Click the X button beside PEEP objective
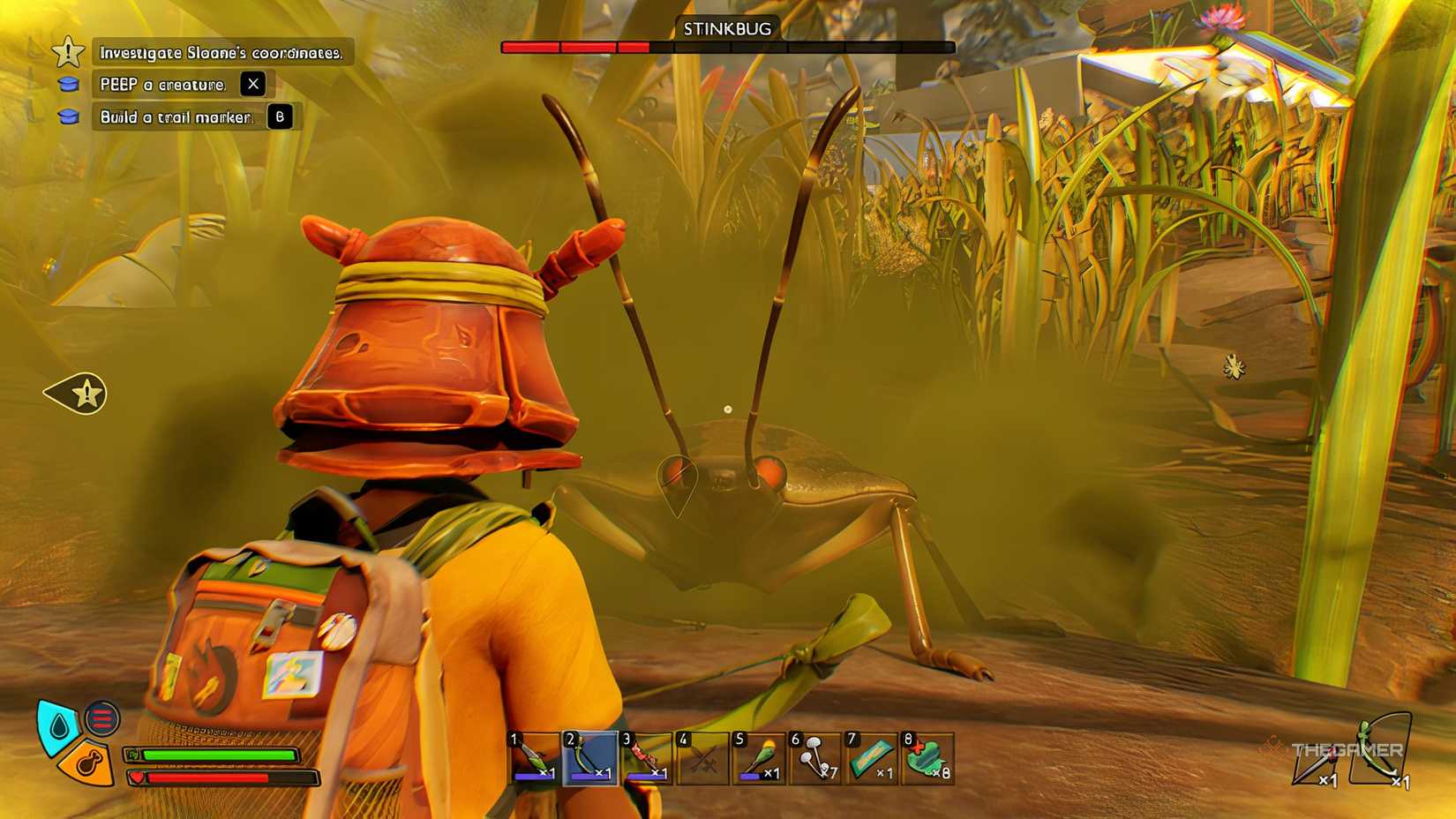Viewport: 1456px width, 819px height. click(253, 84)
